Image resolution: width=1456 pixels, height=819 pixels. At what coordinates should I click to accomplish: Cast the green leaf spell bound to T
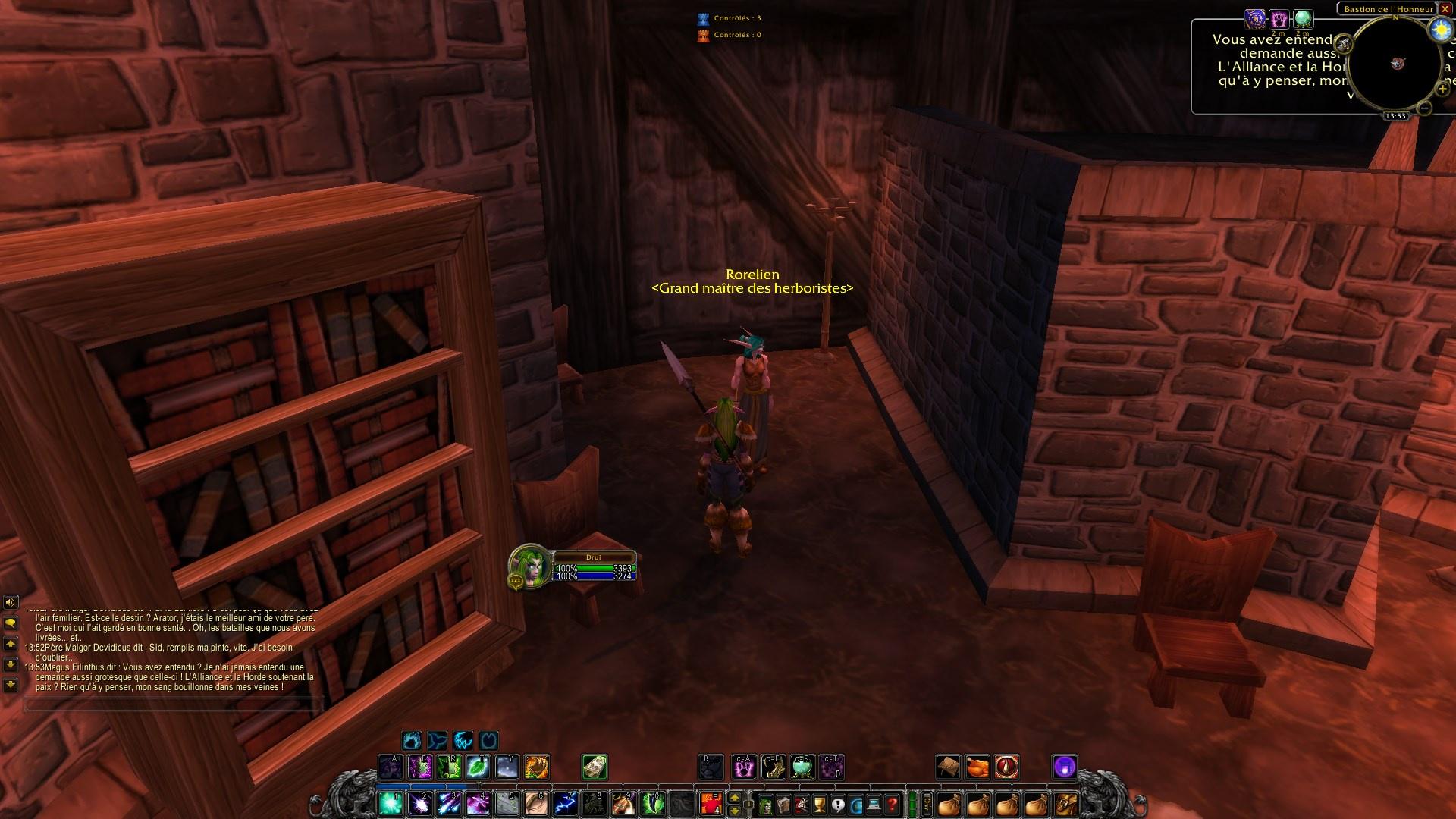pos(479,767)
